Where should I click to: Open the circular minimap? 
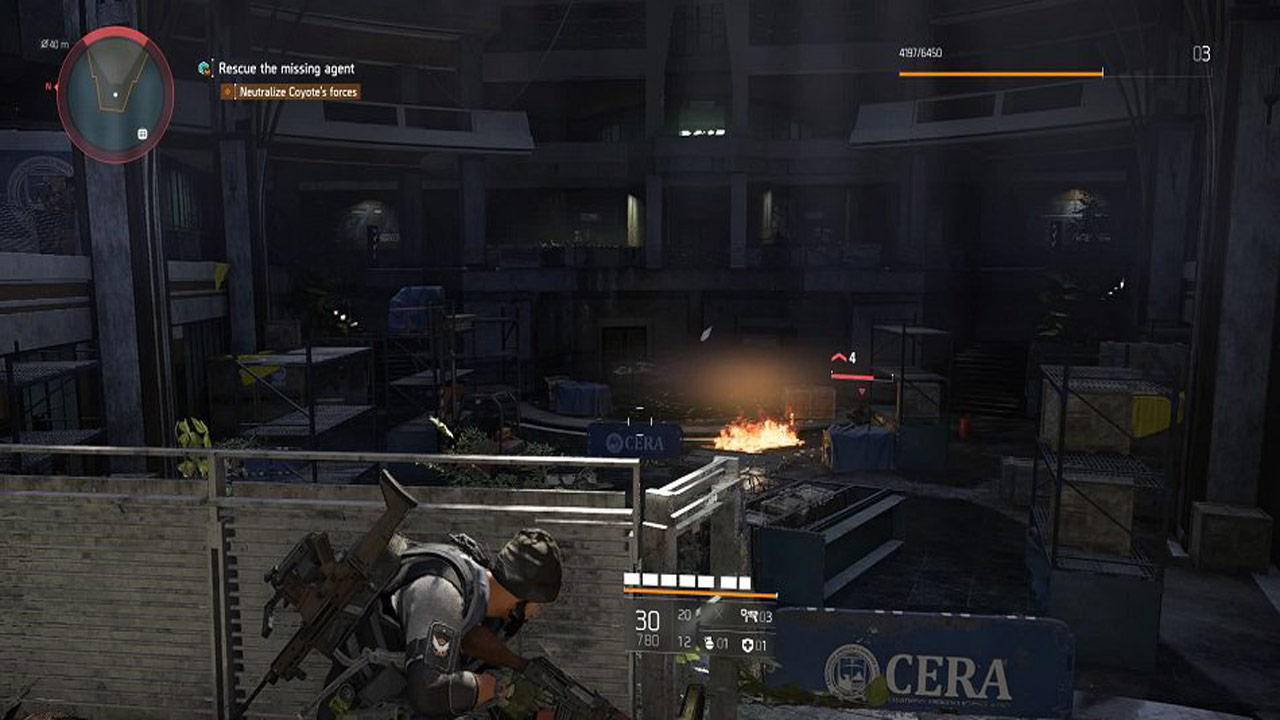coord(115,94)
